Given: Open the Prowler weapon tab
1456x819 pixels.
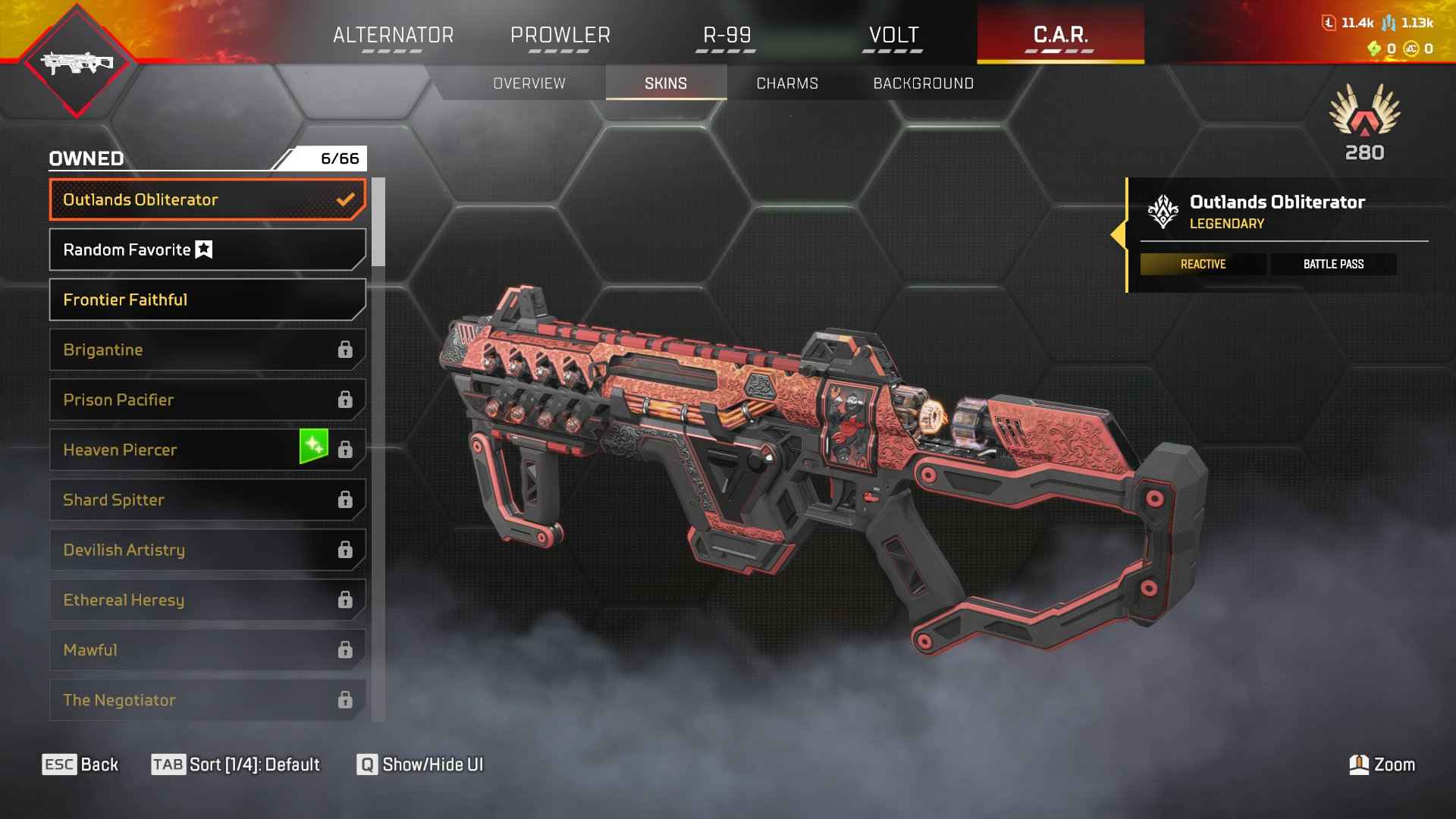Looking at the screenshot, I should click(560, 34).
